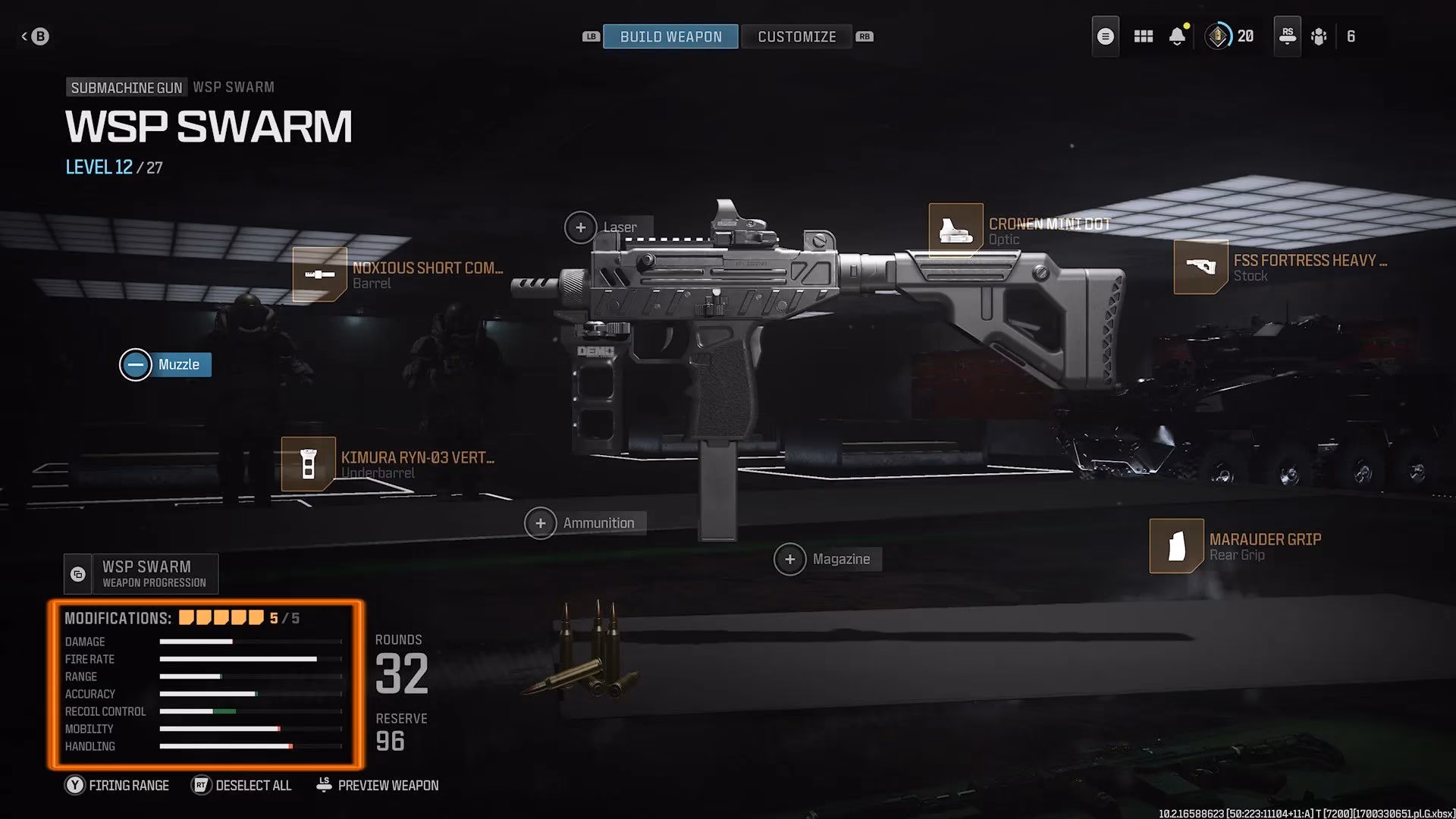Open the Kimura RYN-03 underbarrel attachment
1456x819 pixels.
(309, 463)
